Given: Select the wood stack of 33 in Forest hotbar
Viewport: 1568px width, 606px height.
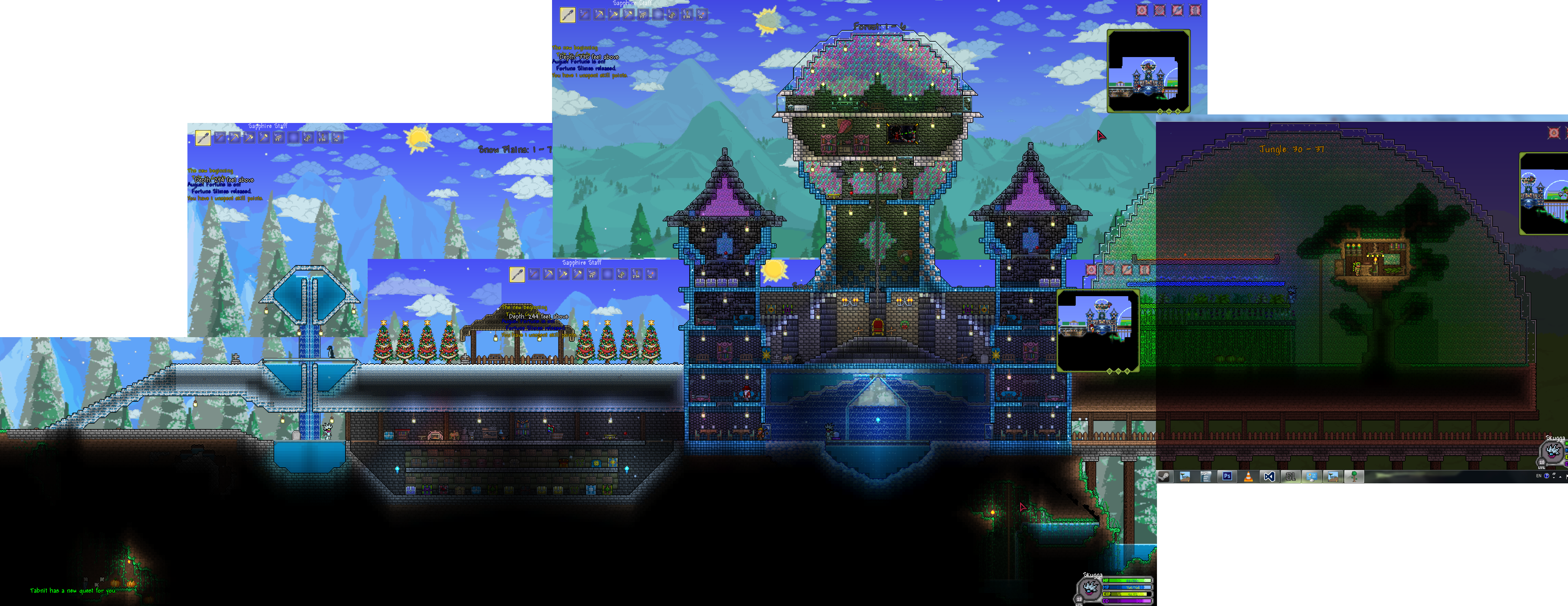Looking at the screenshot, I should [644, 15].
